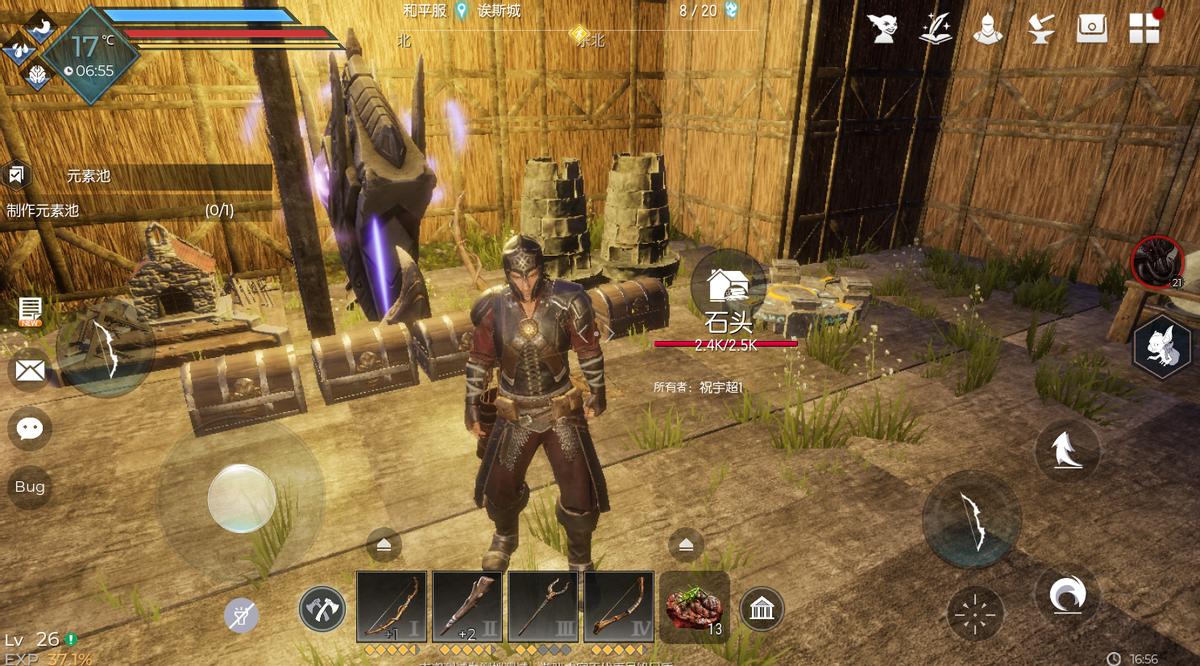This screenshot has width=1200, height=666.
Task: Fire the bow with the main attack button
Action: point(972,519)
